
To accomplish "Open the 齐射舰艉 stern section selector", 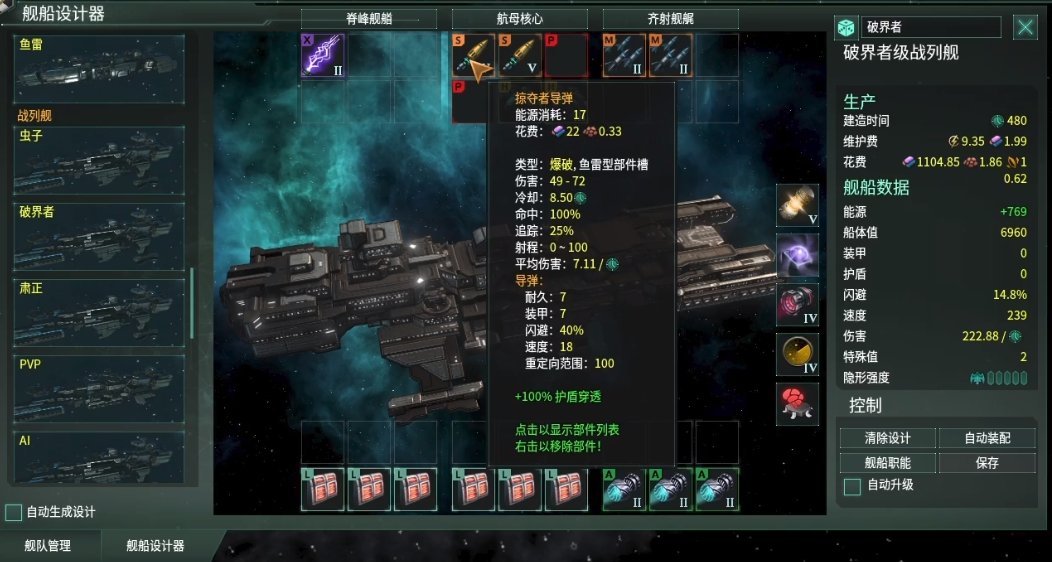I will [671, 19].
